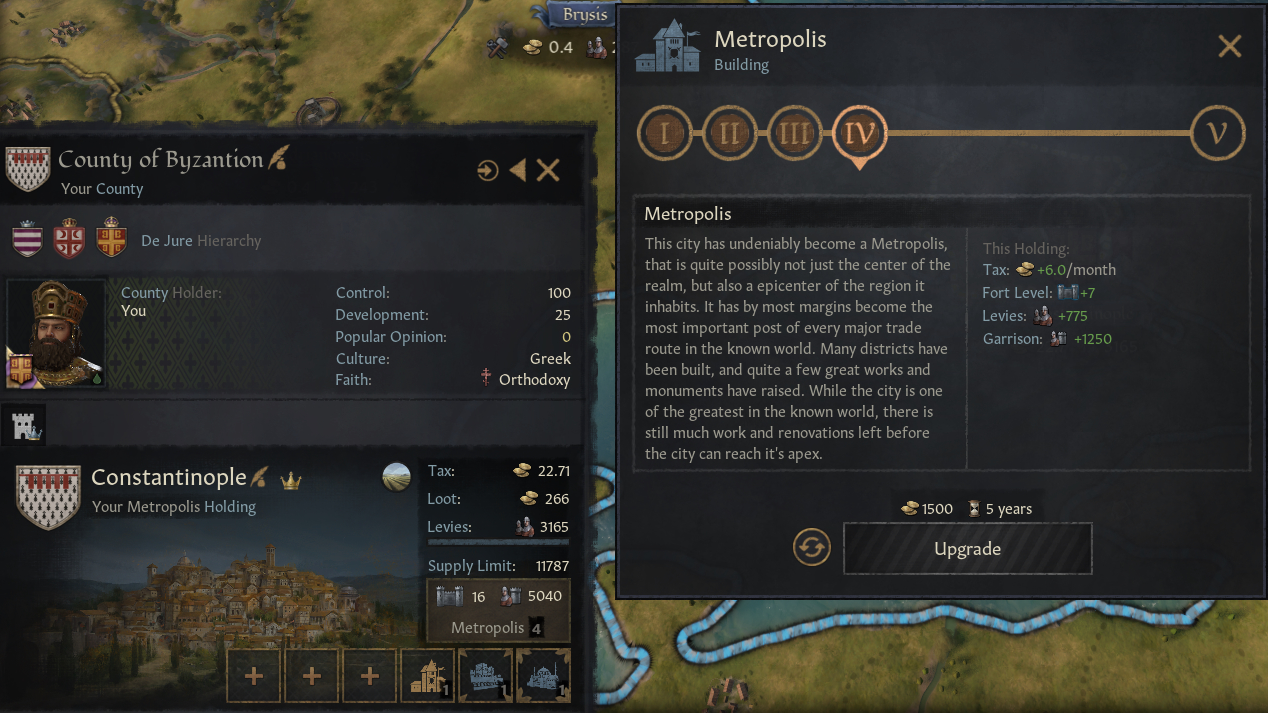1268x713 pixels.
Task: Click the circular replace building button
Action: (x=812, y=548)
